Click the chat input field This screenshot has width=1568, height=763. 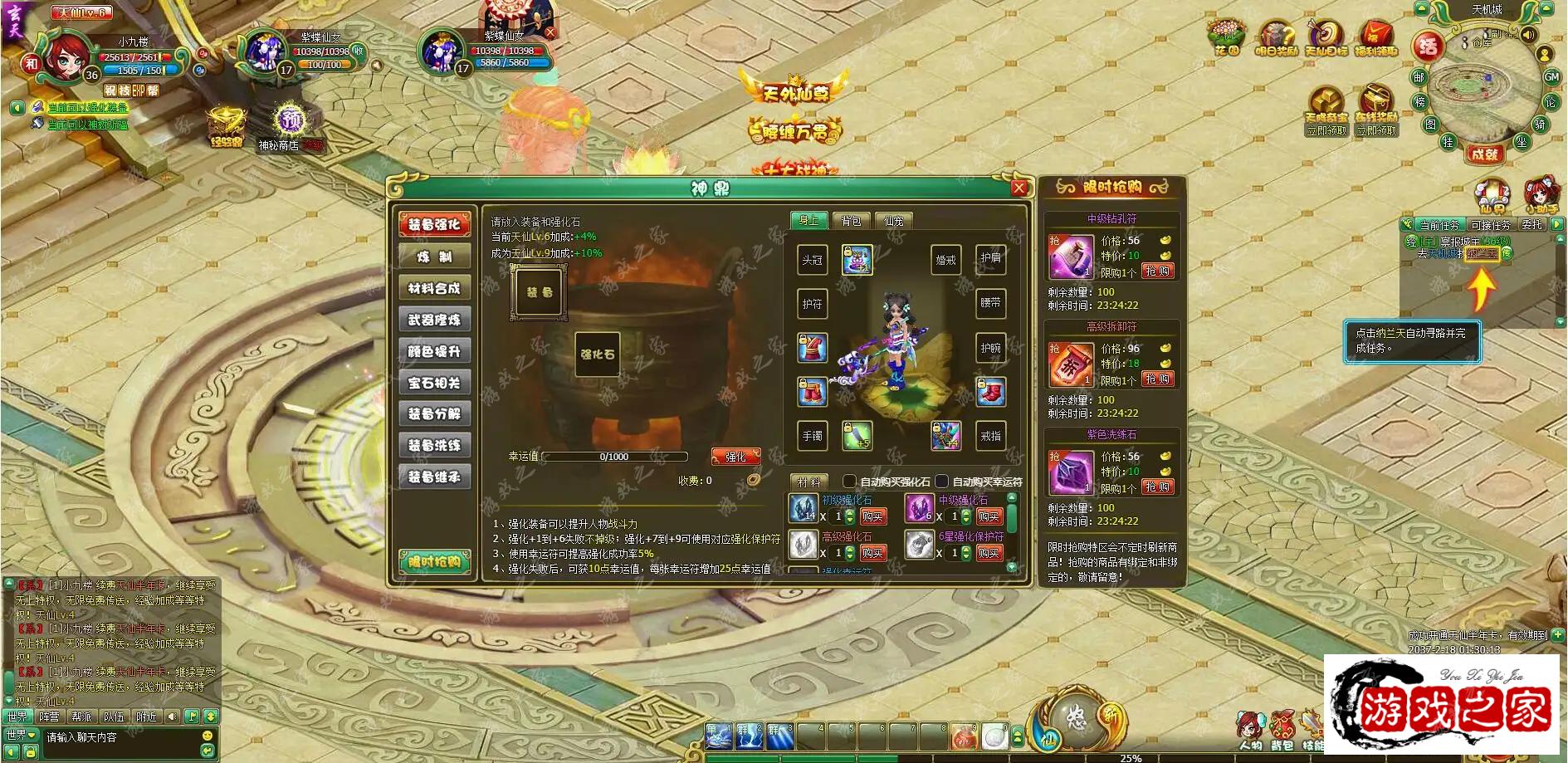coord(120,737)
